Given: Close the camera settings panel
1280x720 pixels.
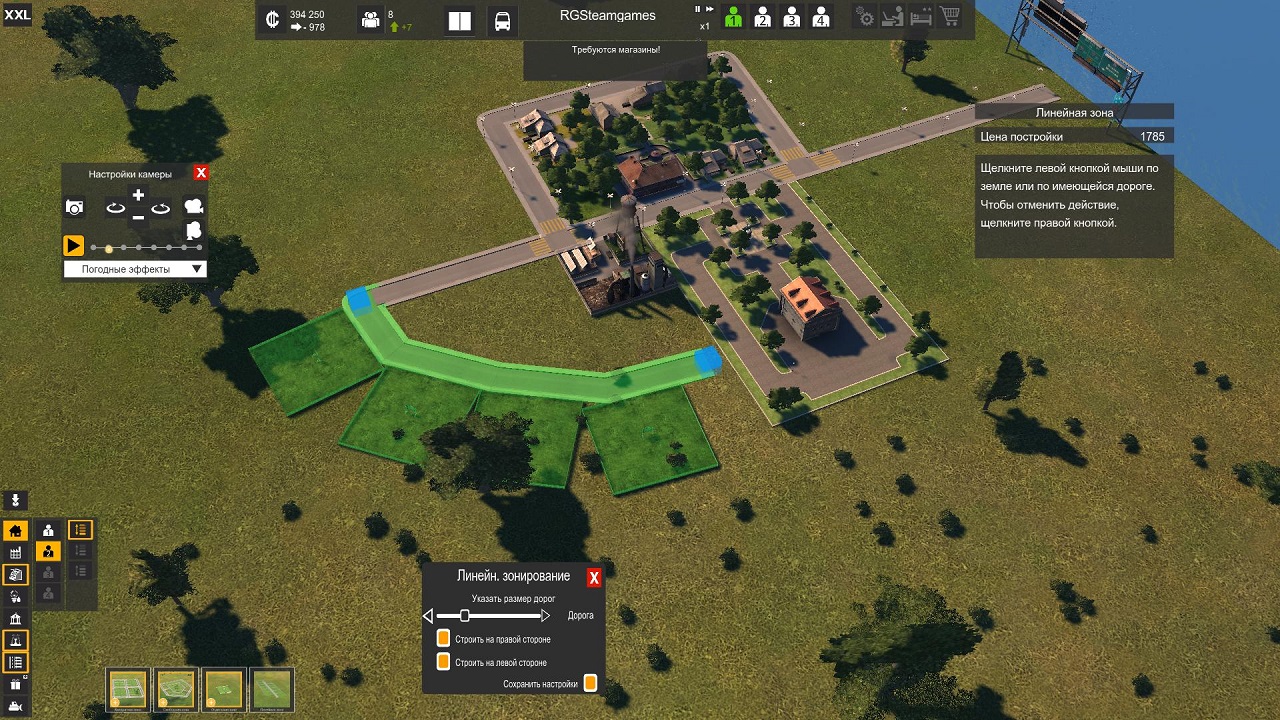Looking at the screenshot, I should tap(201, 173).
